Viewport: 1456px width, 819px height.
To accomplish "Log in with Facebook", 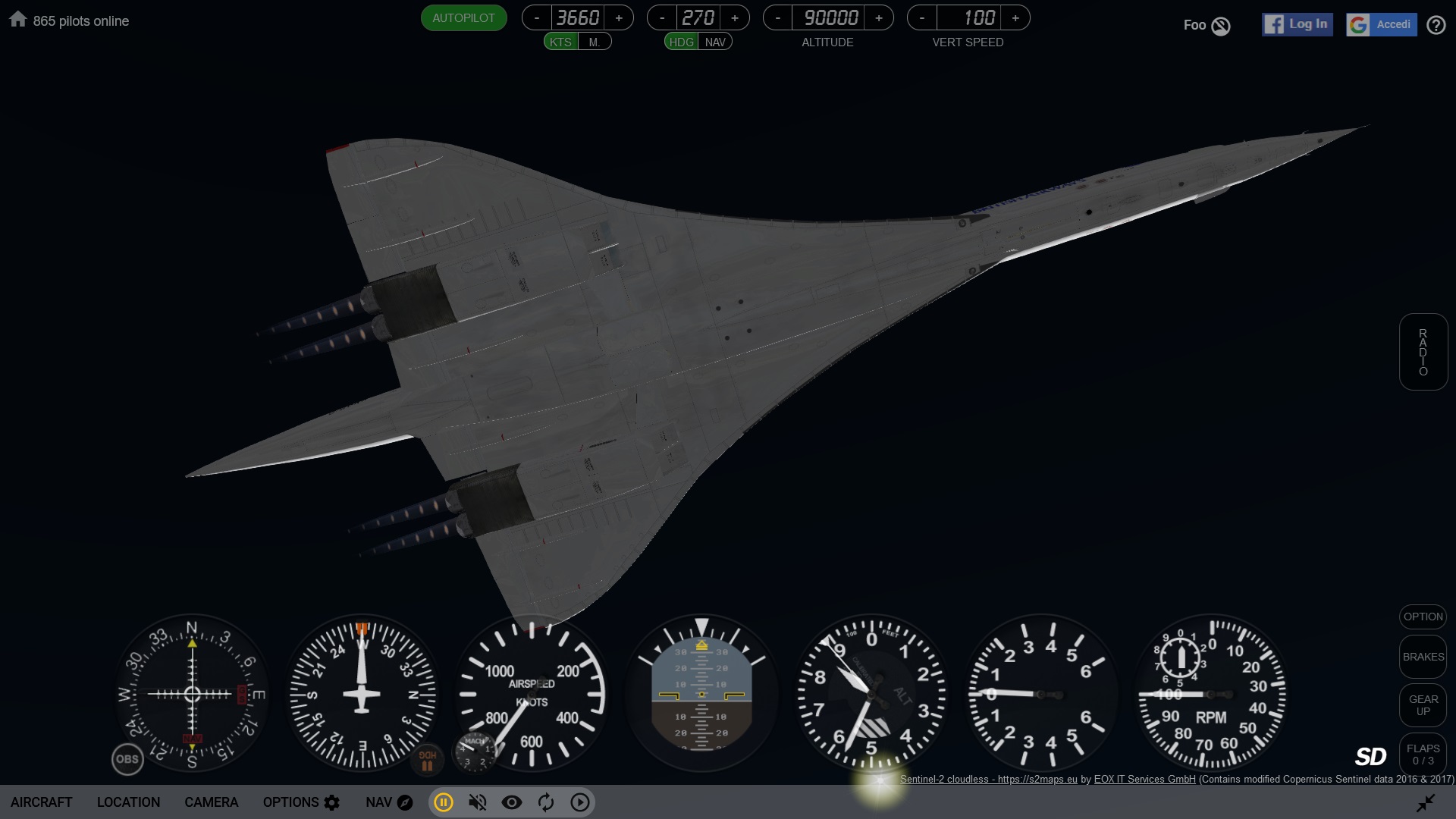I will pos(1297,24).
